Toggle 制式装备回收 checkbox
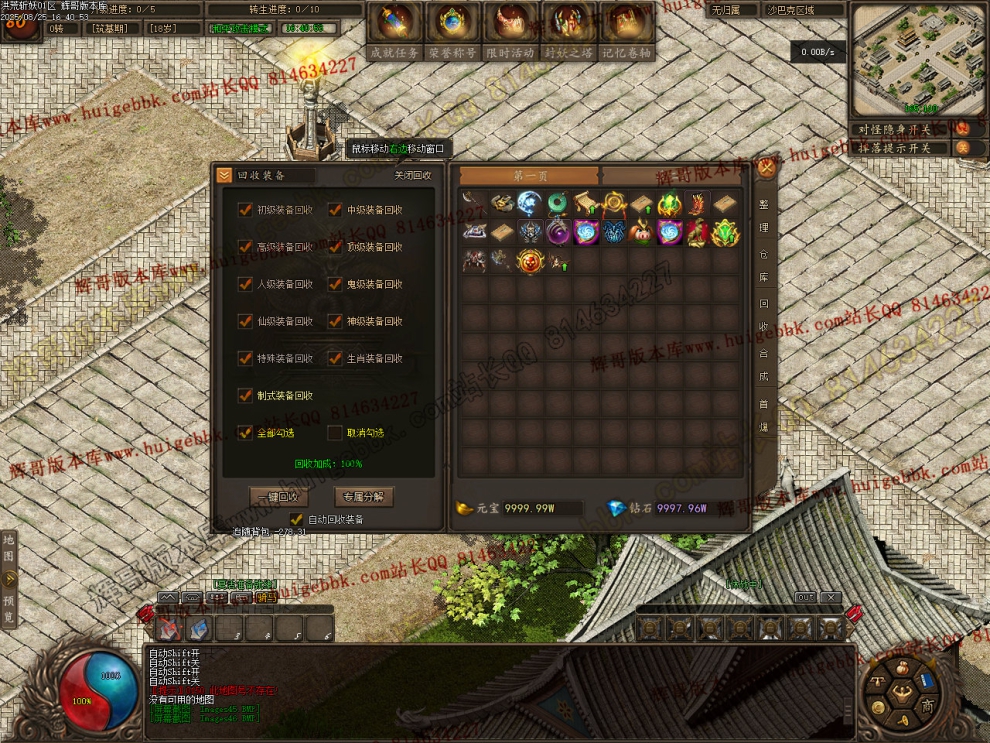Screen dimensions: 990x743 pyautogui.click(x=245, y=396)
